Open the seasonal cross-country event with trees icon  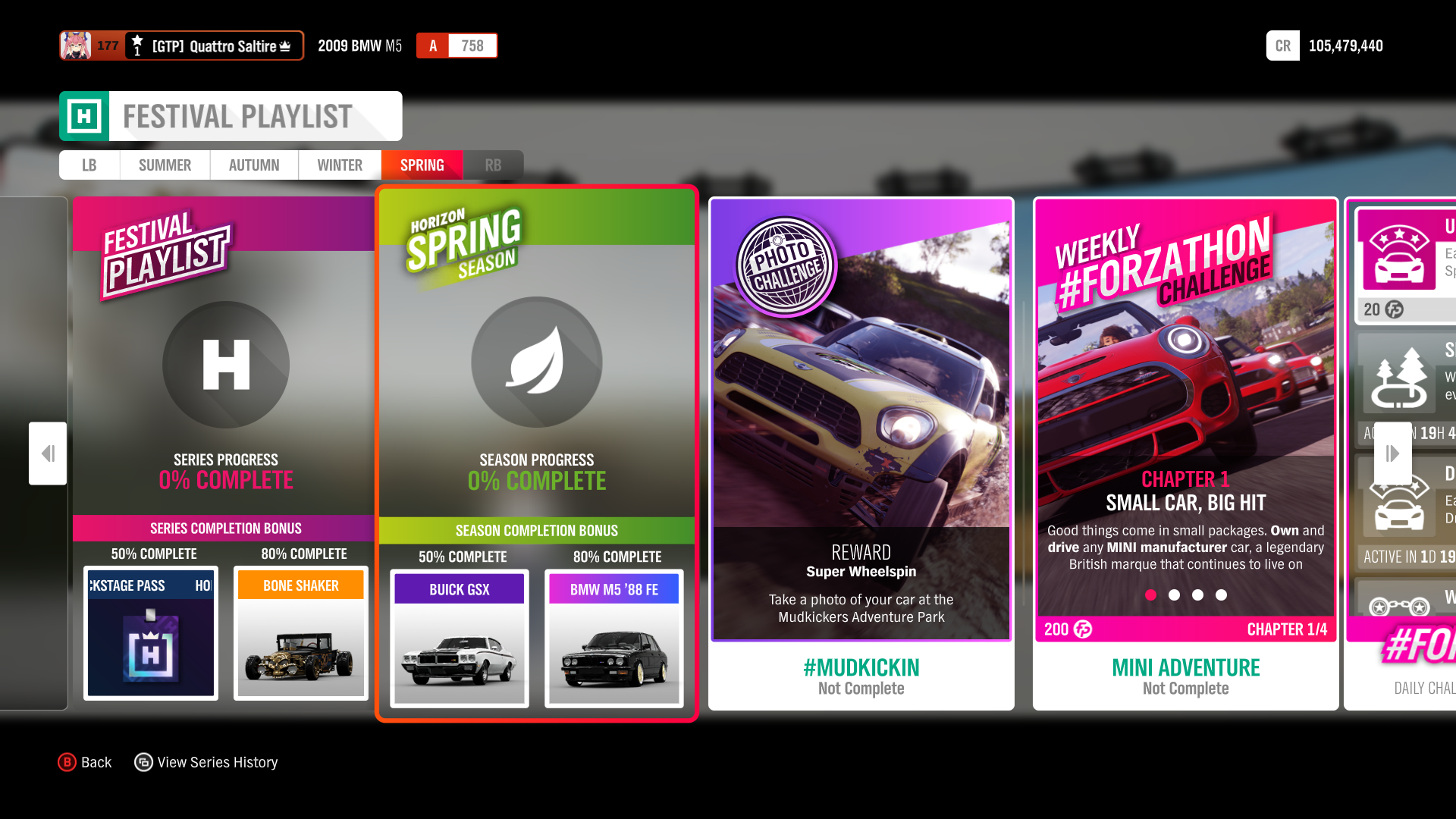(x=1398, y=377)
